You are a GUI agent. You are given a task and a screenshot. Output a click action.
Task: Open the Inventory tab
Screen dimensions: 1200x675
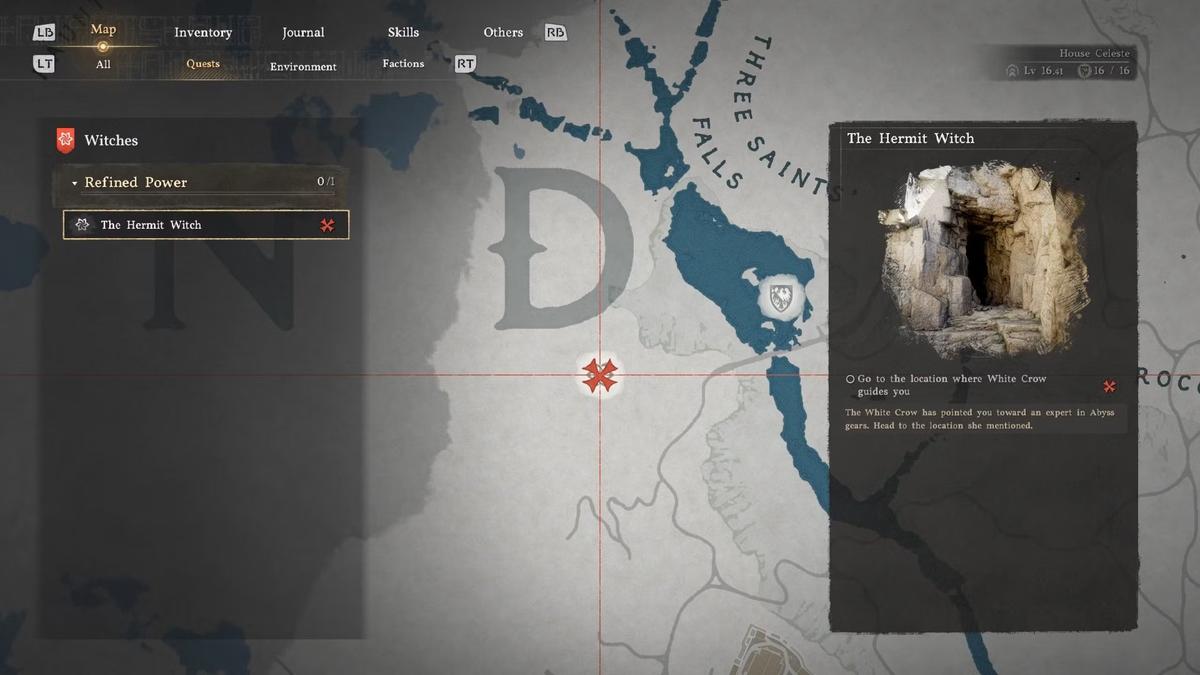pyautogui.click(x=203, y=32)
